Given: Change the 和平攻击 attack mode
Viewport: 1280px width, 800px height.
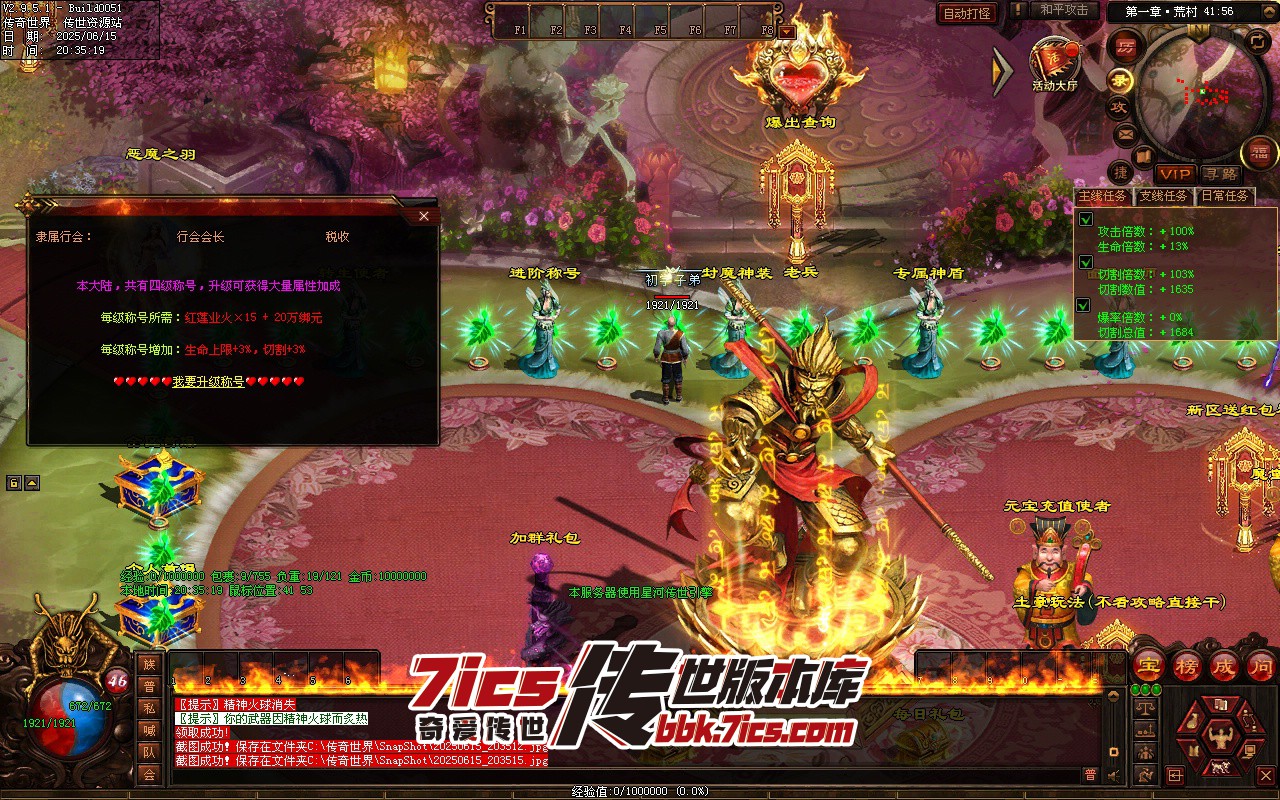Looking at the screenshot, I should (1063, 10).
